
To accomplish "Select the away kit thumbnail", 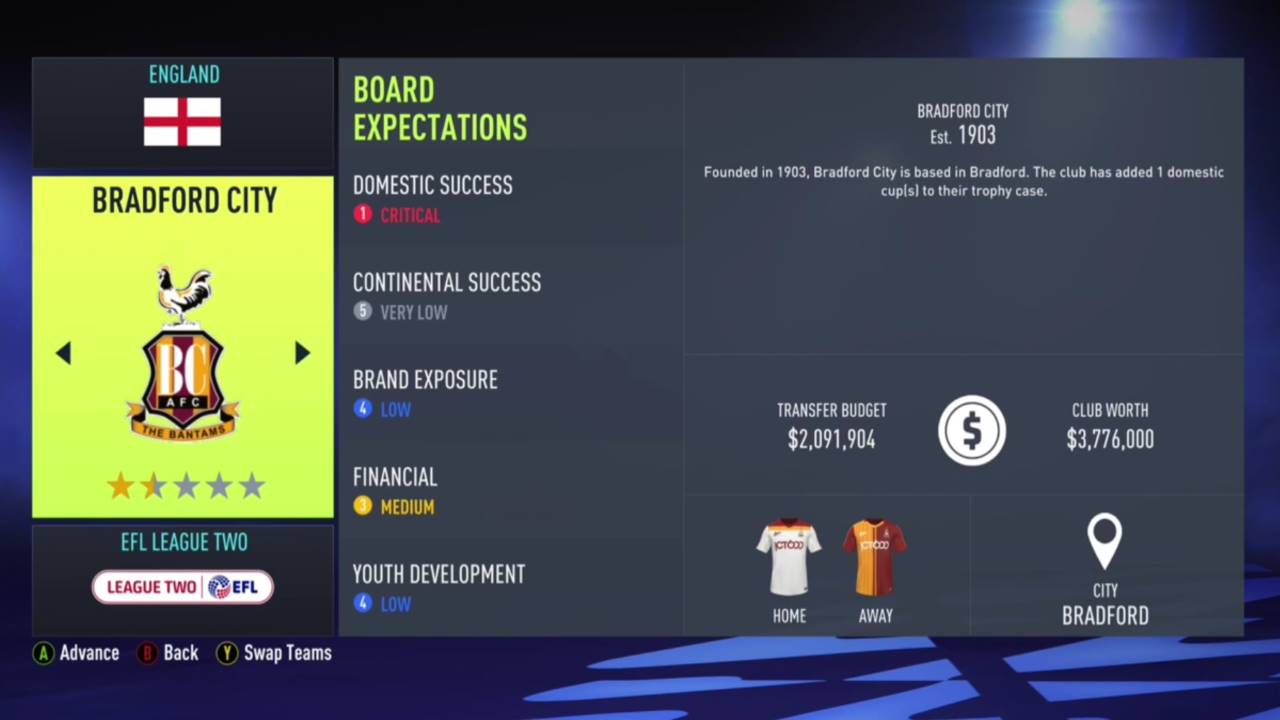I will click(875, 555).
